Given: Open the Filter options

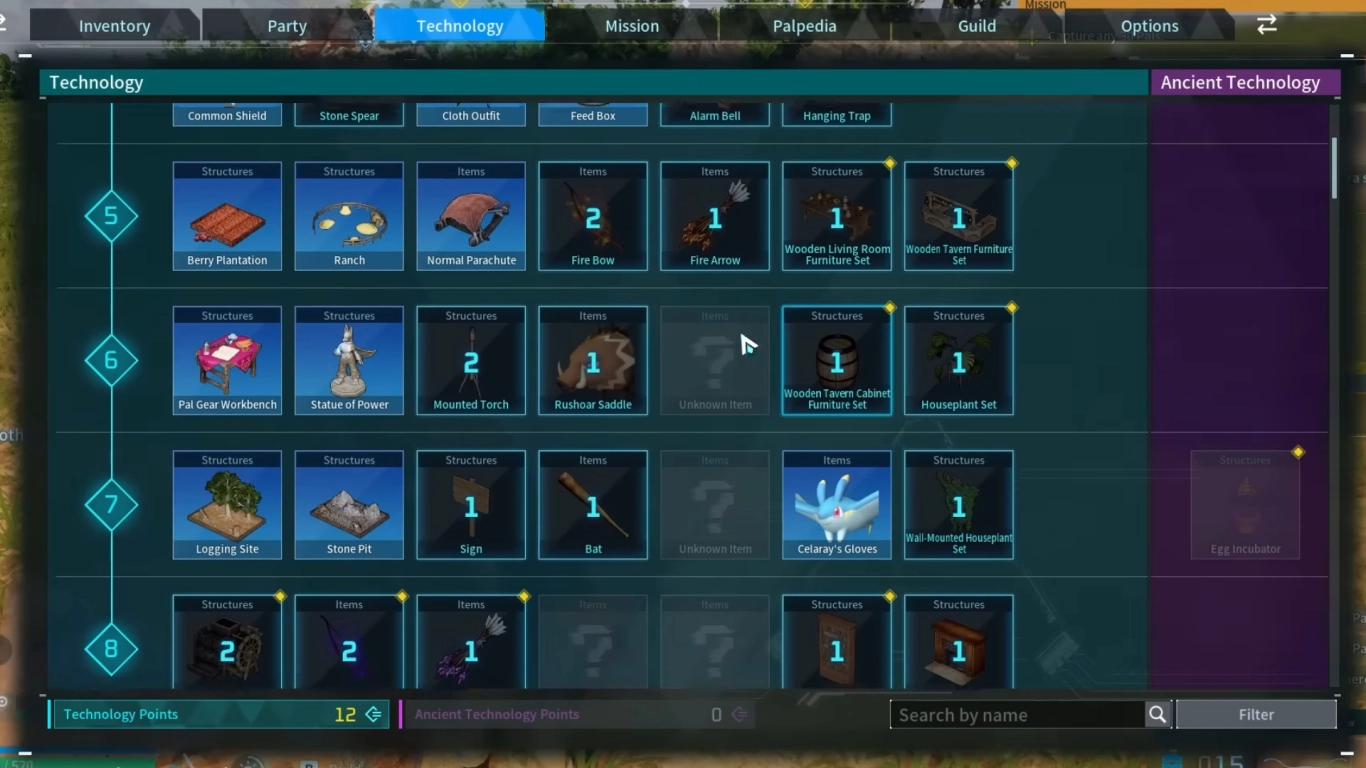Looking at the screenshot, I should point(1256,714).
